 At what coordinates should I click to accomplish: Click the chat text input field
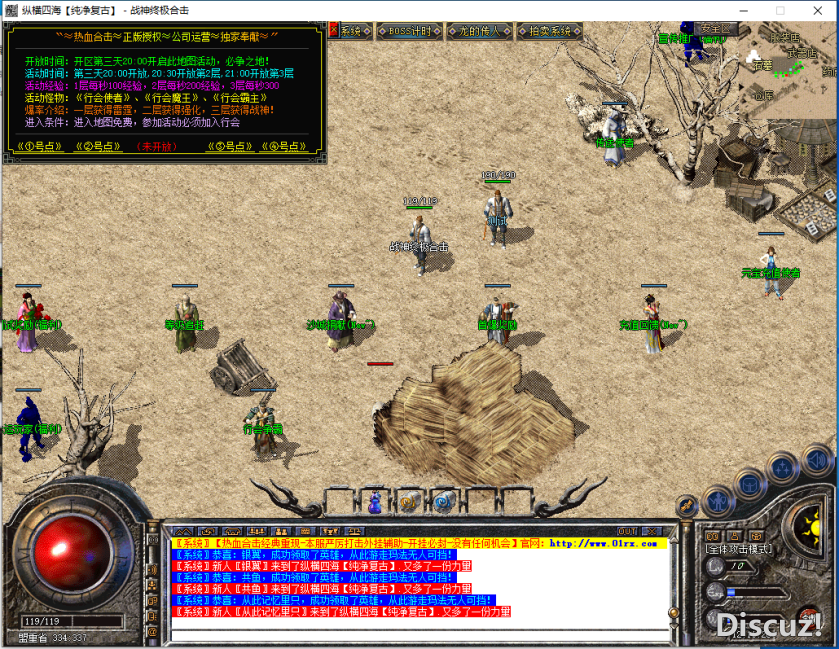[420, 635]
